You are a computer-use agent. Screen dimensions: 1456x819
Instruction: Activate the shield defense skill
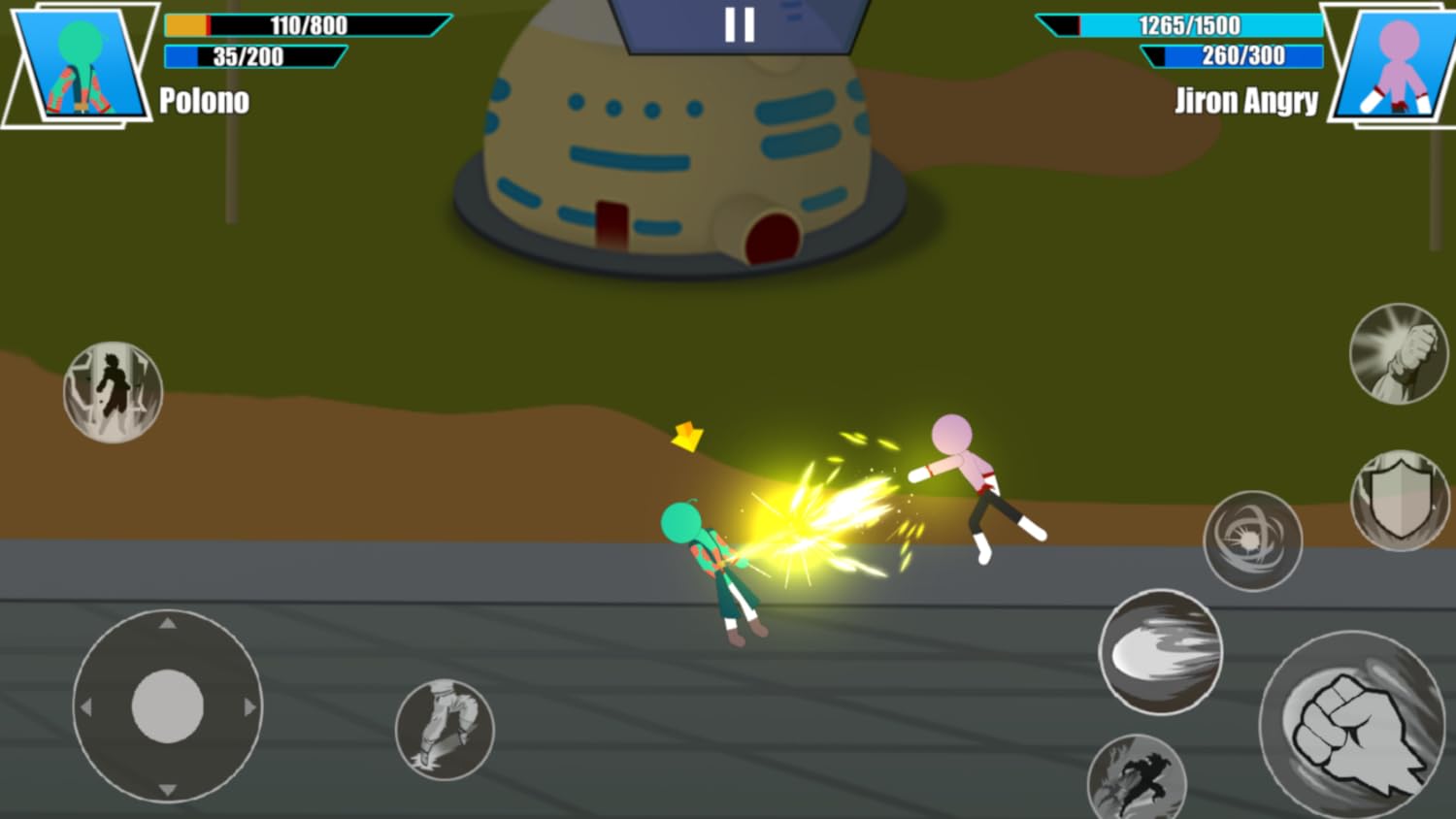click(1398, 498)
